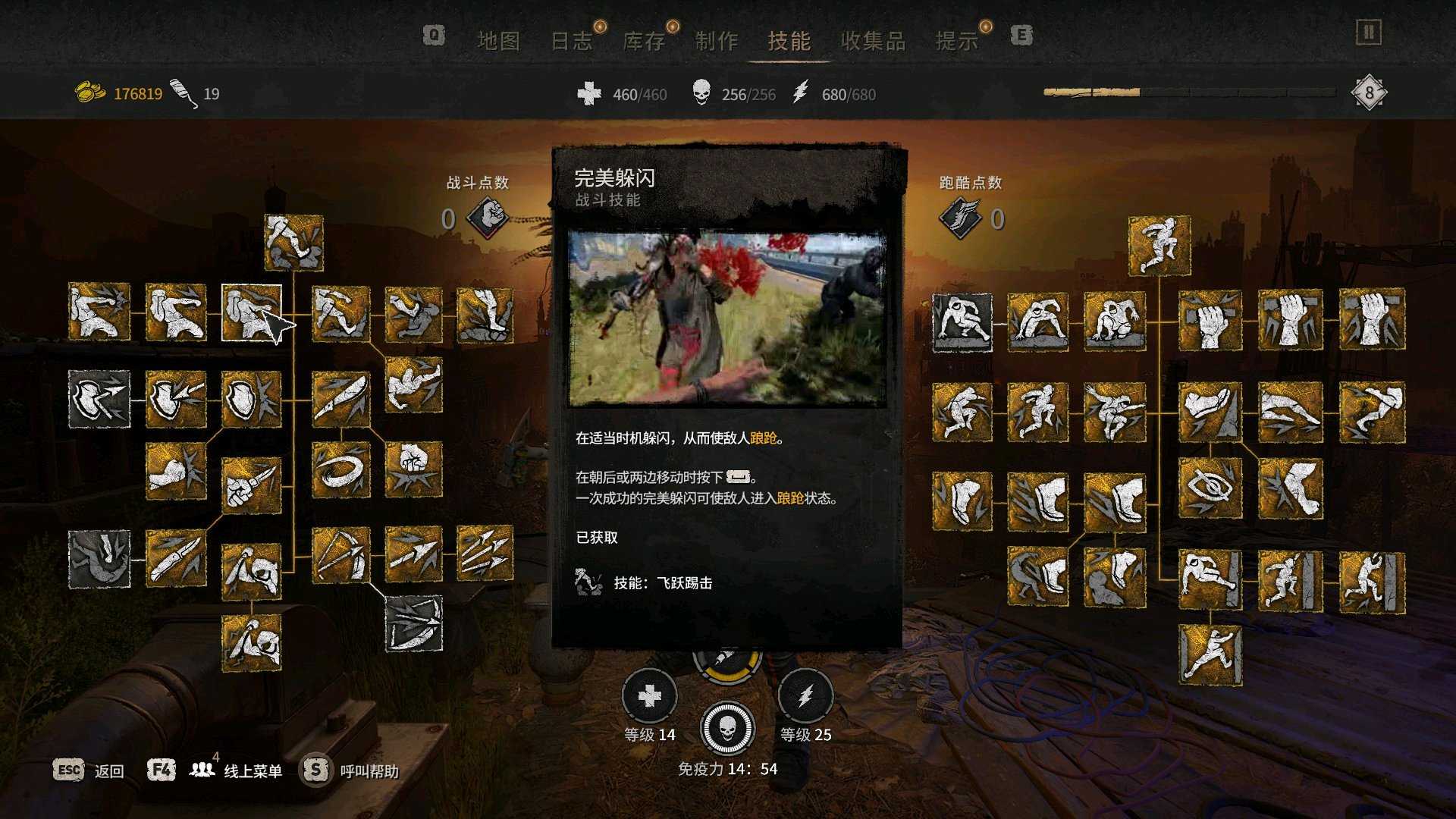Viewport: 1456px width, 819px height.
Task: Click the gold coin currency icon
Action: pos(89,89)
